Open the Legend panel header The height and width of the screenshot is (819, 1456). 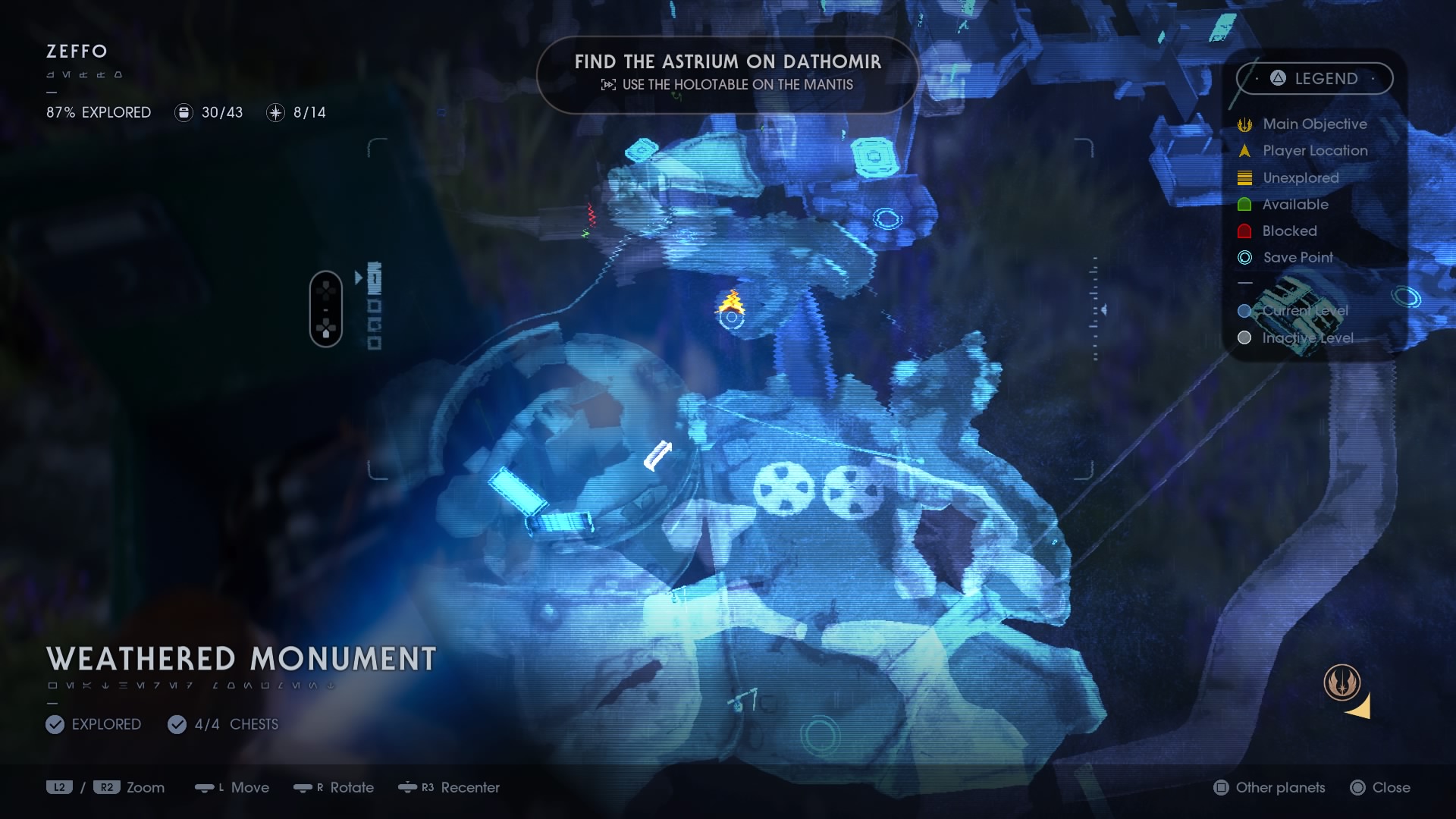1314,78
